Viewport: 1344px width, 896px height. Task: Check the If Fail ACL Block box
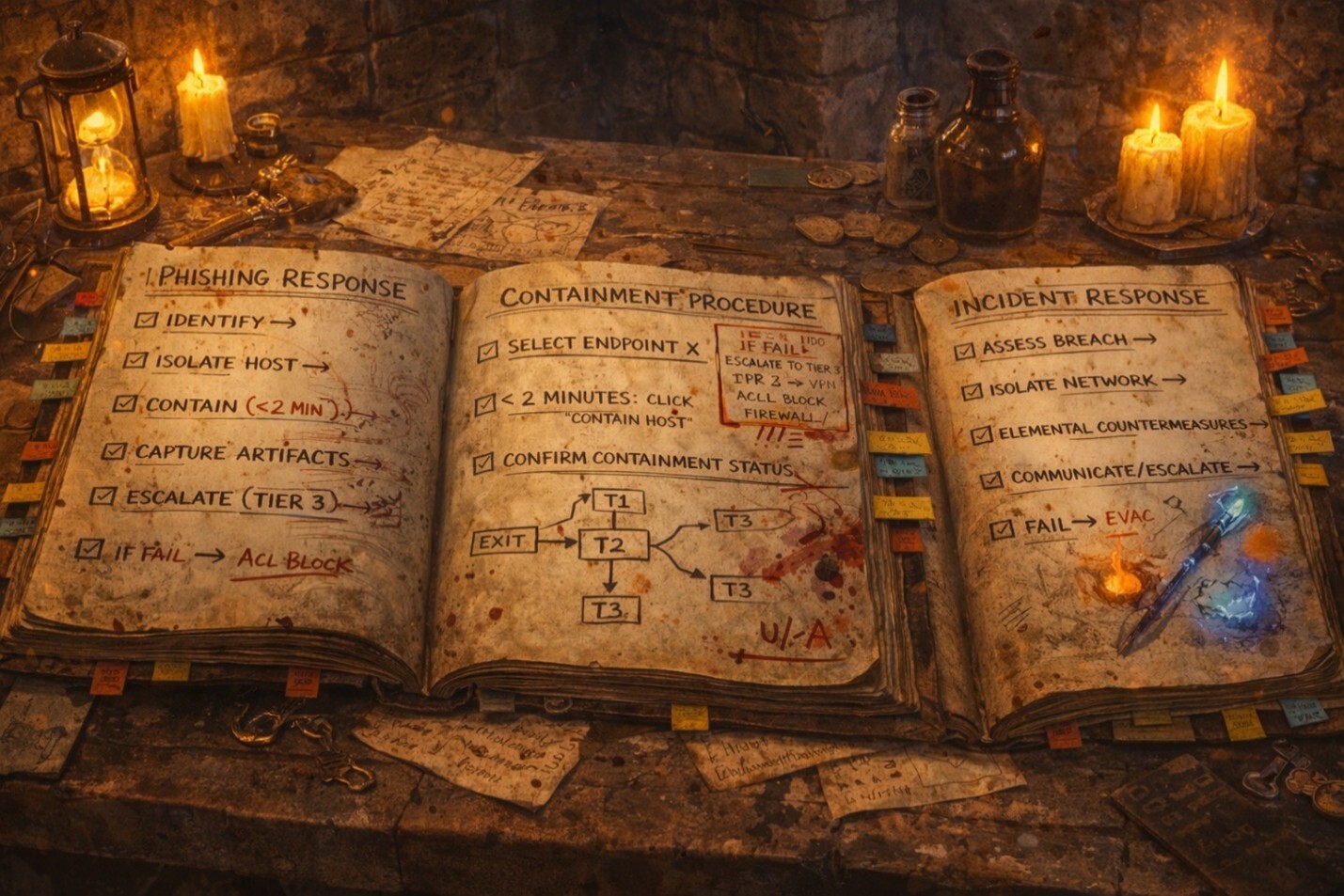click(x=90, y=549)
